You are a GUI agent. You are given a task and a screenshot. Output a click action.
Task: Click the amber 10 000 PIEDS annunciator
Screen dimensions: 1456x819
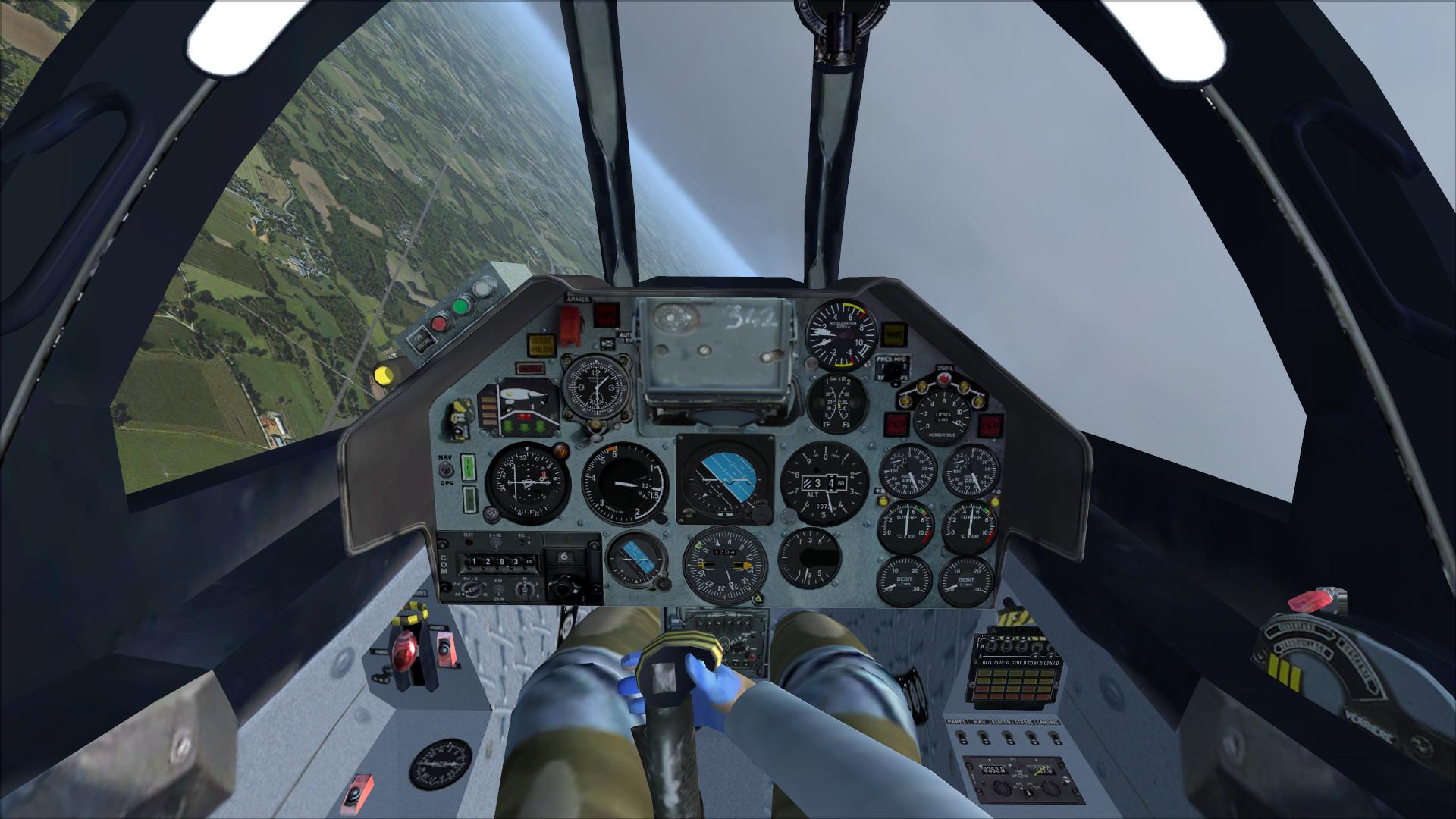click(x=541, y=345)
